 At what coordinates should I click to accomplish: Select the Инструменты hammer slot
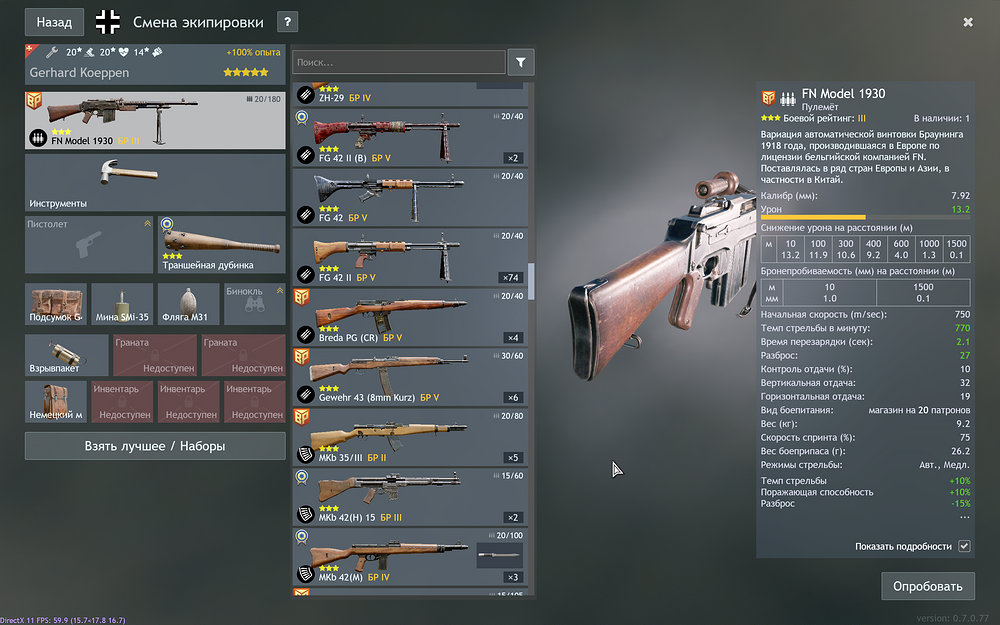(x=155, y=184)
